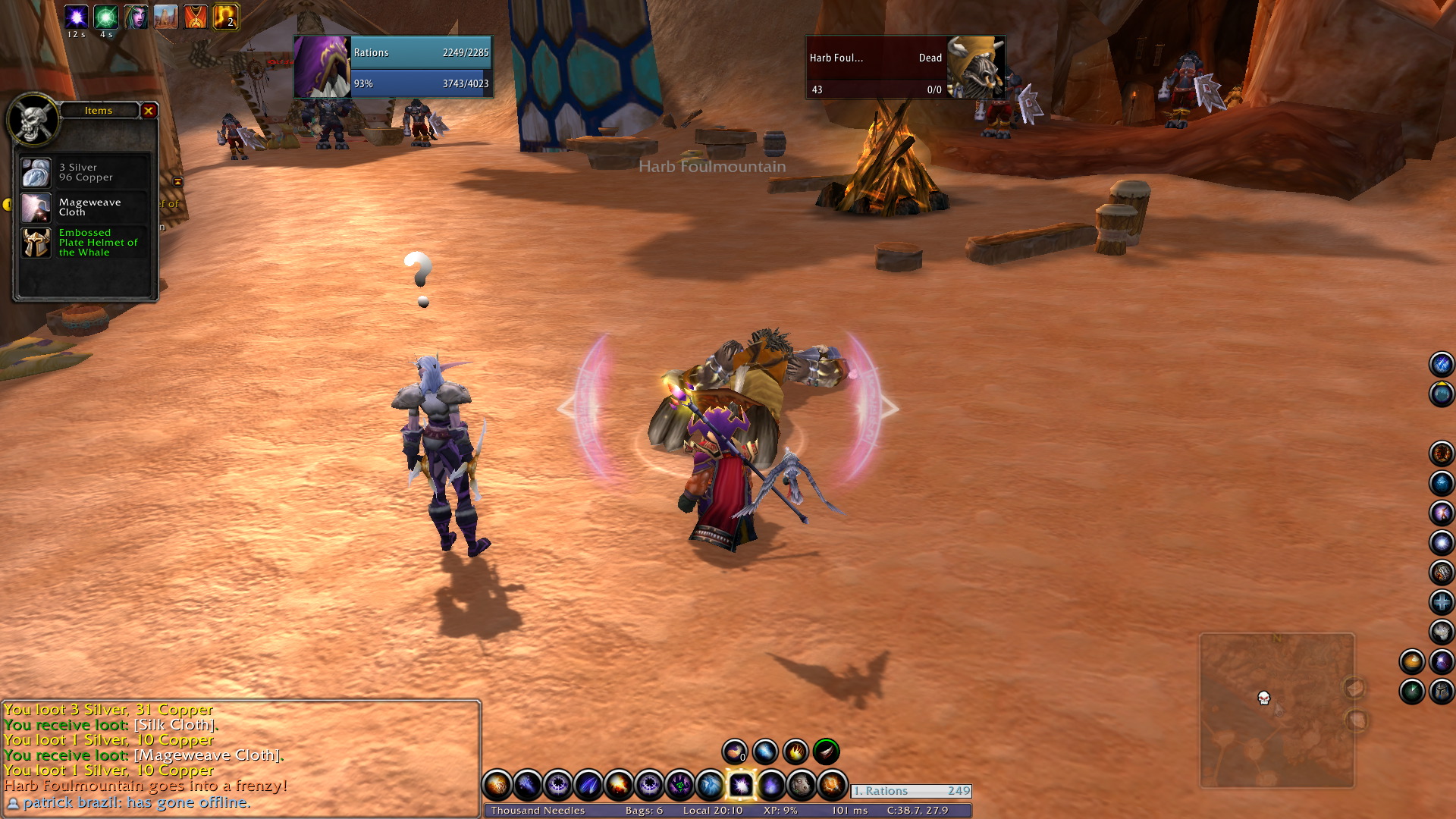Close the Items loot window

149,111
